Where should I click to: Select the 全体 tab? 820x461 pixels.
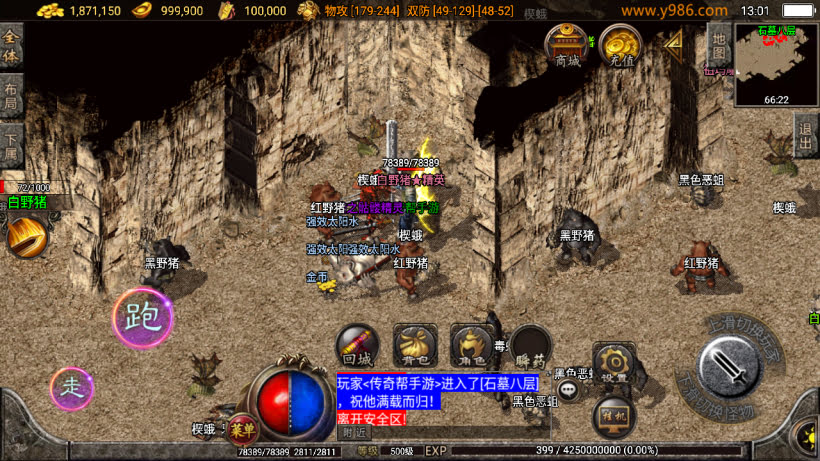[12, 46]
